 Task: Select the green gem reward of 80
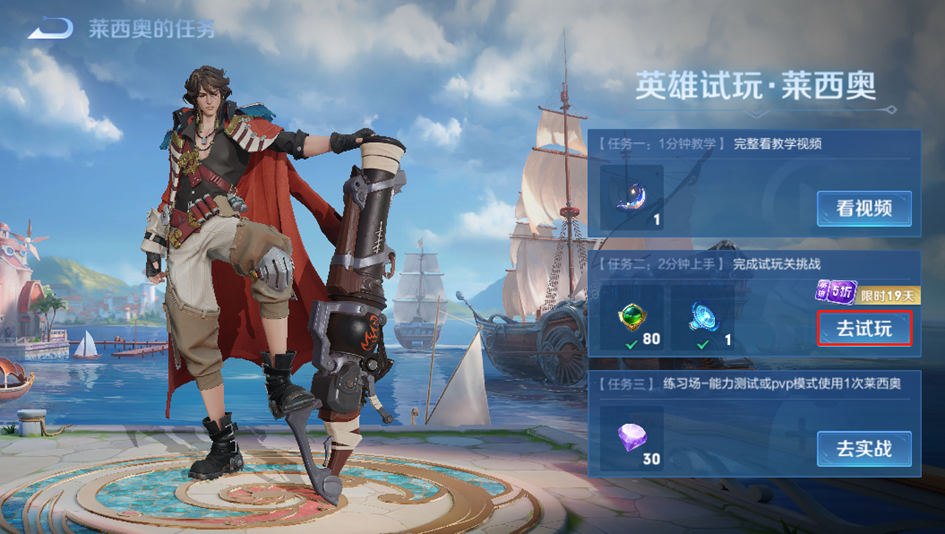(x=632, y=318)
